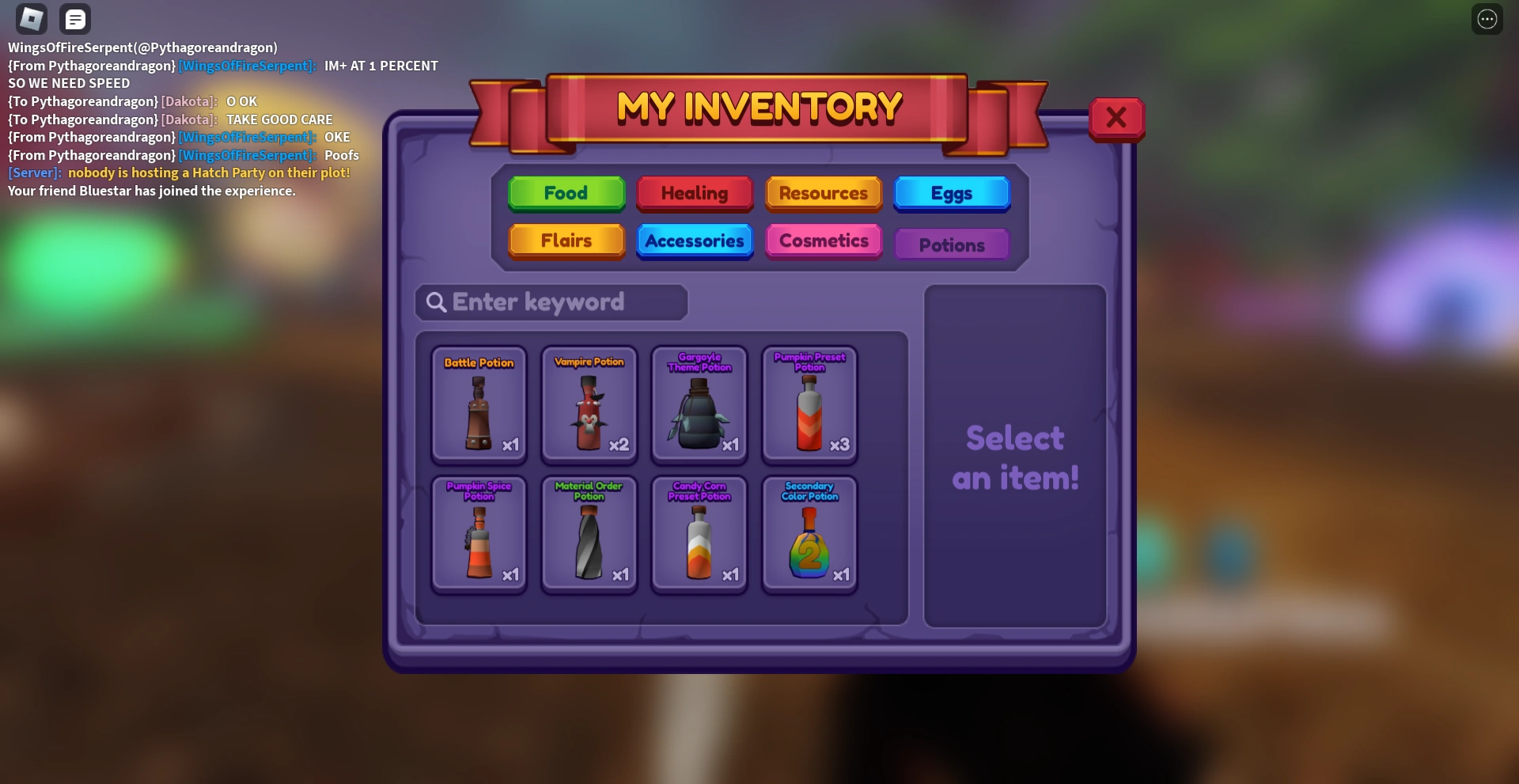Select the Secondary Color Potion
This screenshot has width=1519, height=784.
point(809,533)
